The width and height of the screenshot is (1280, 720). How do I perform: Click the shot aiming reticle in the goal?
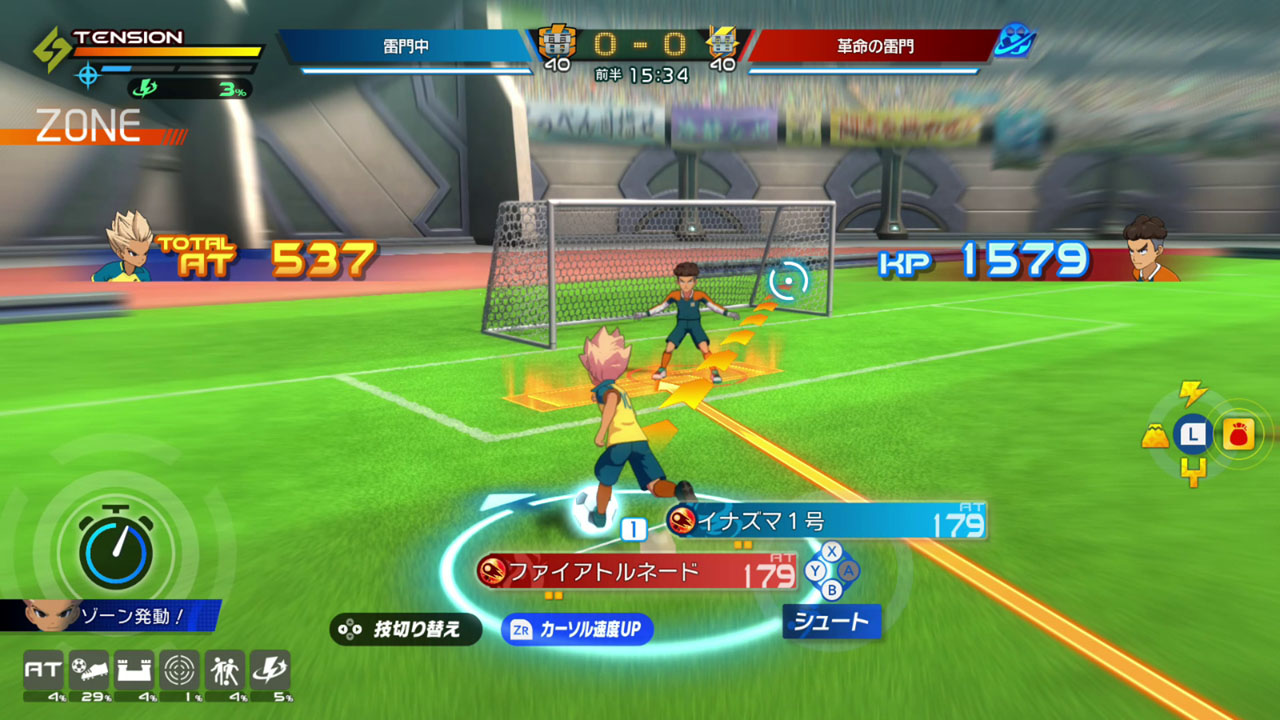click(x=788, y=281)
